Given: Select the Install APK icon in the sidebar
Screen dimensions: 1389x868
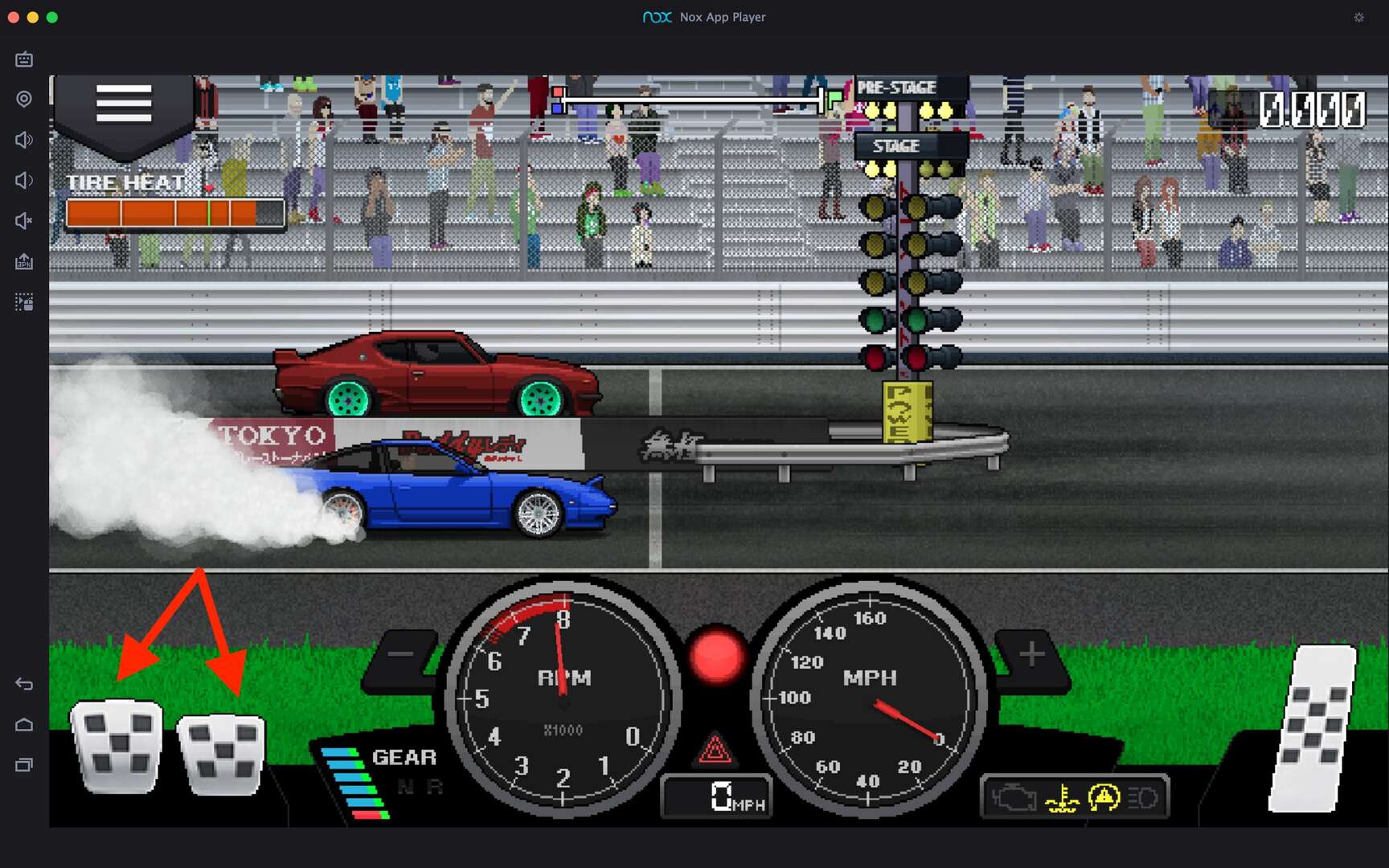Looking at the screenshot, I should tap(23, 261).
